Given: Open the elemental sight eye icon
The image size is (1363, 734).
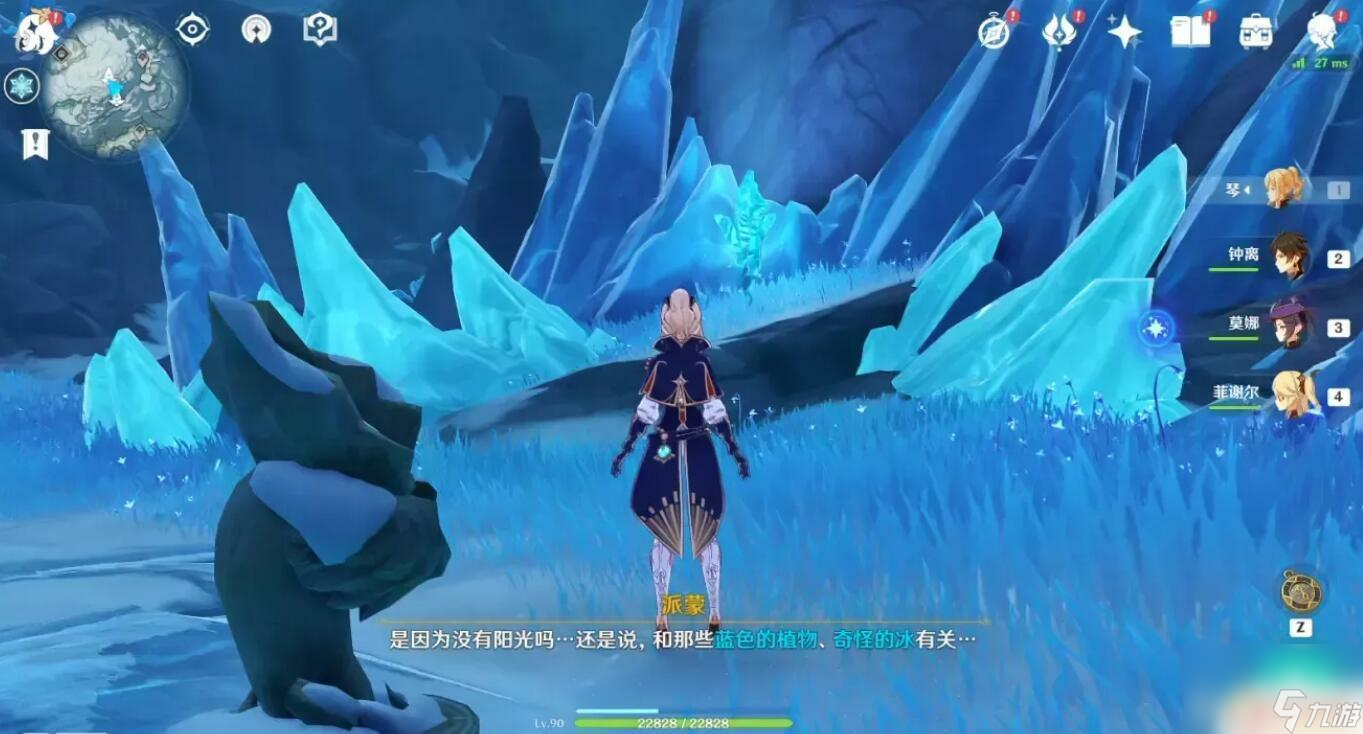Looking at the screenshot, I should 190,28.
